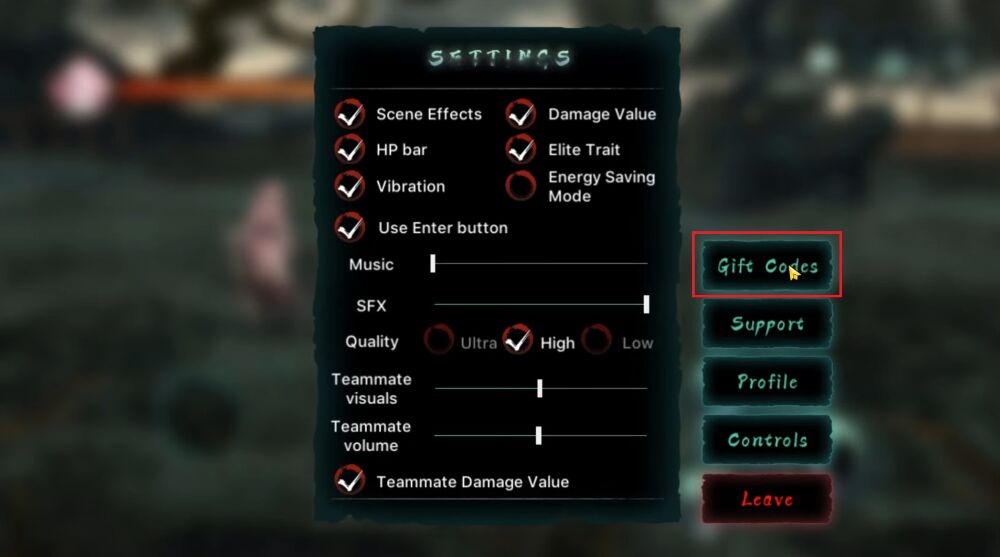Click the red Leave button
Image resolution: width=1000 pixels, height=557 pixels.
[x=767, y=498]
